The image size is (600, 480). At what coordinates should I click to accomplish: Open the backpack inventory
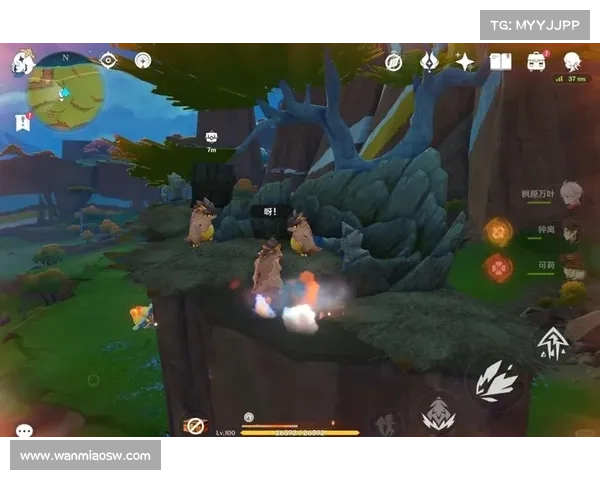click(x=537, y=62)
